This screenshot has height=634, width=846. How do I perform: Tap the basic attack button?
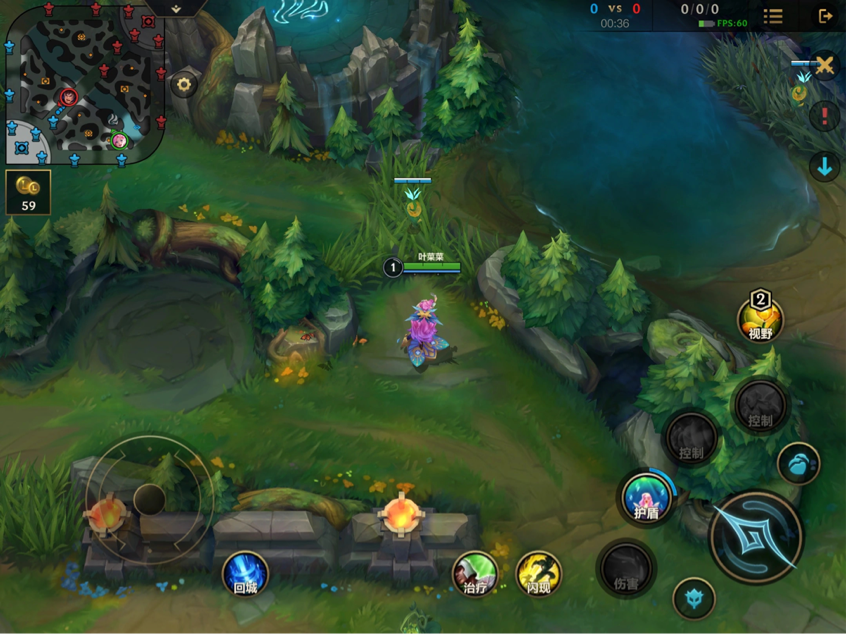click(x=756, y=537)
